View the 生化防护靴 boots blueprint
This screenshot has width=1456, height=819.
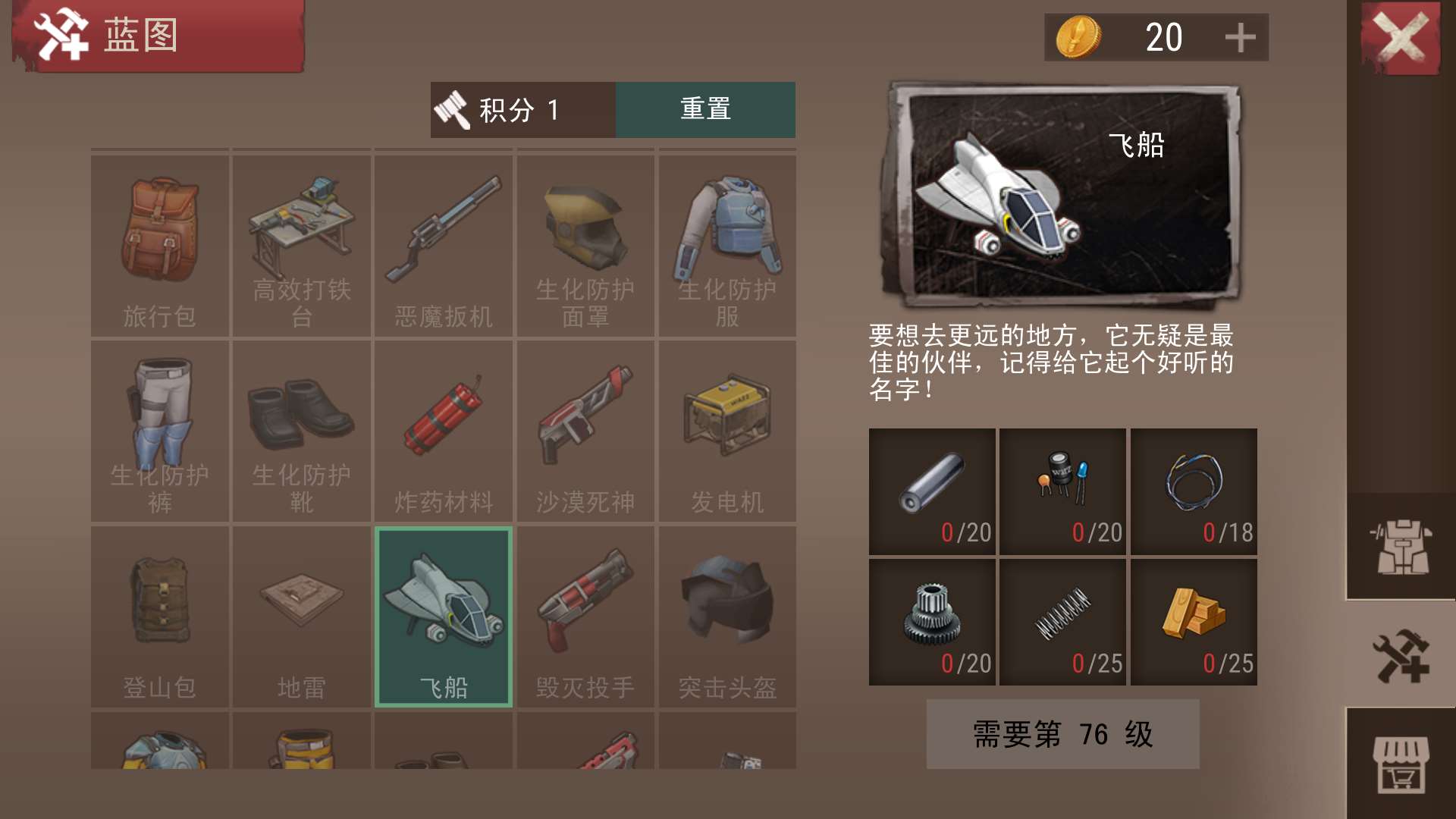click(302, 432)
